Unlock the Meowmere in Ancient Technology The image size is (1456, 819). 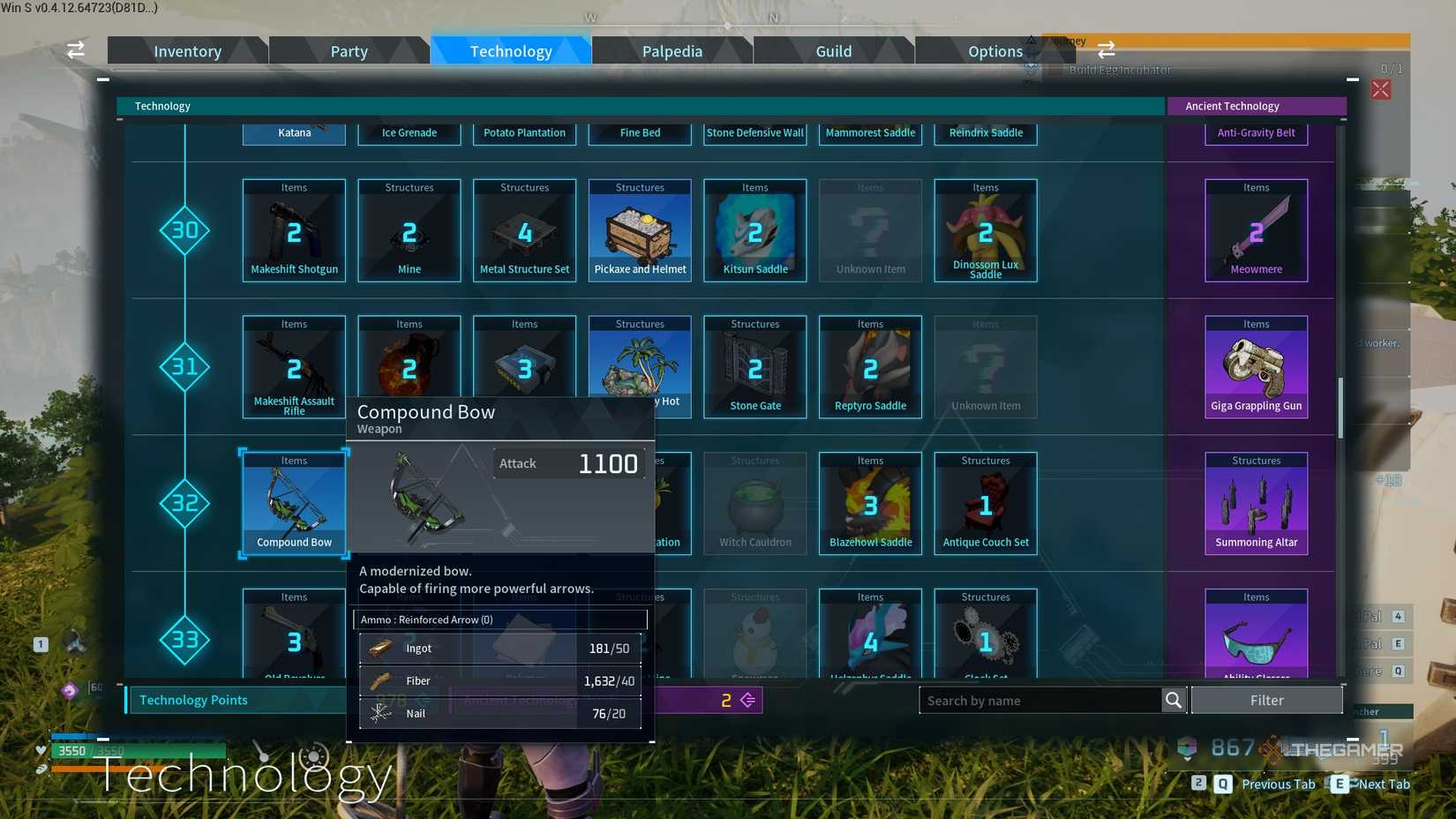coord(1255,229)
